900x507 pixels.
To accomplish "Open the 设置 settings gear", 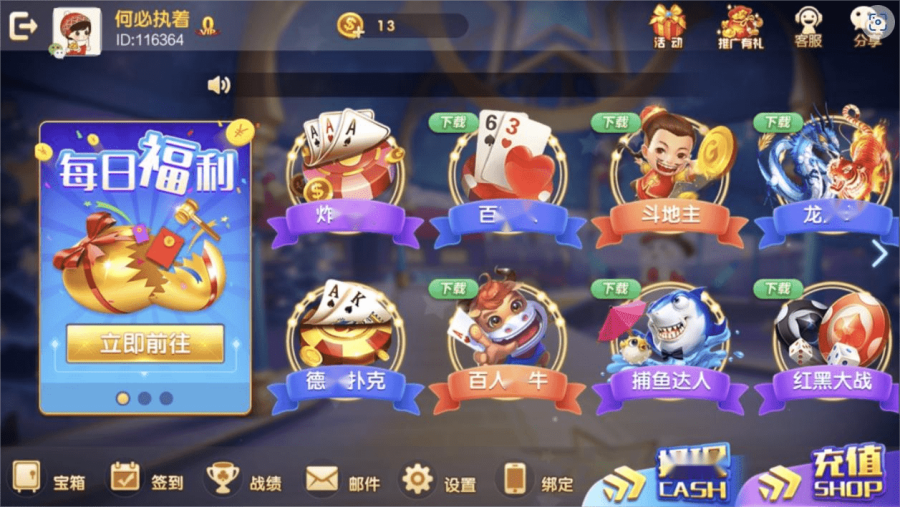I will click(438, 482).
